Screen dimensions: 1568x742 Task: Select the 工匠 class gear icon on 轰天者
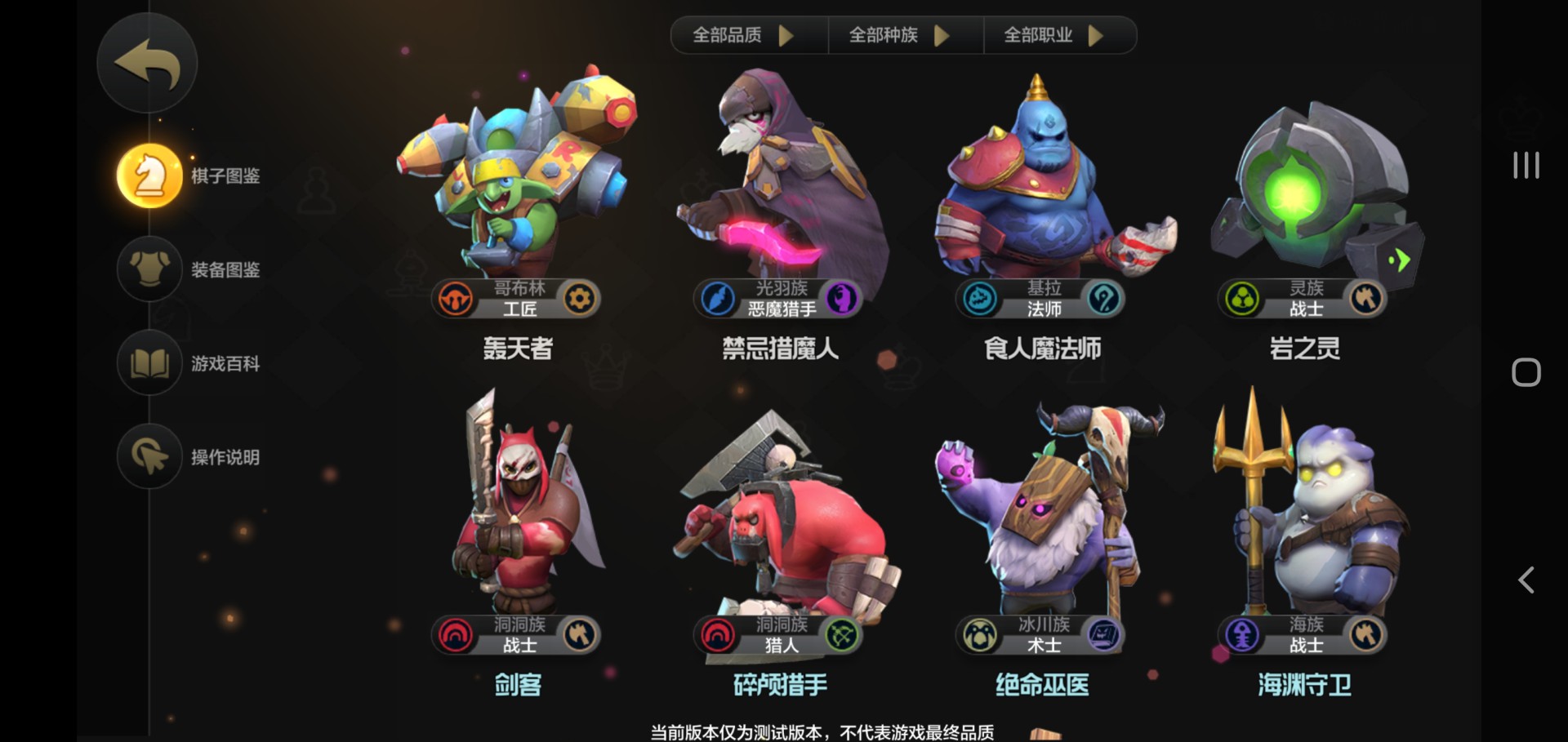(x=581, y=299)
